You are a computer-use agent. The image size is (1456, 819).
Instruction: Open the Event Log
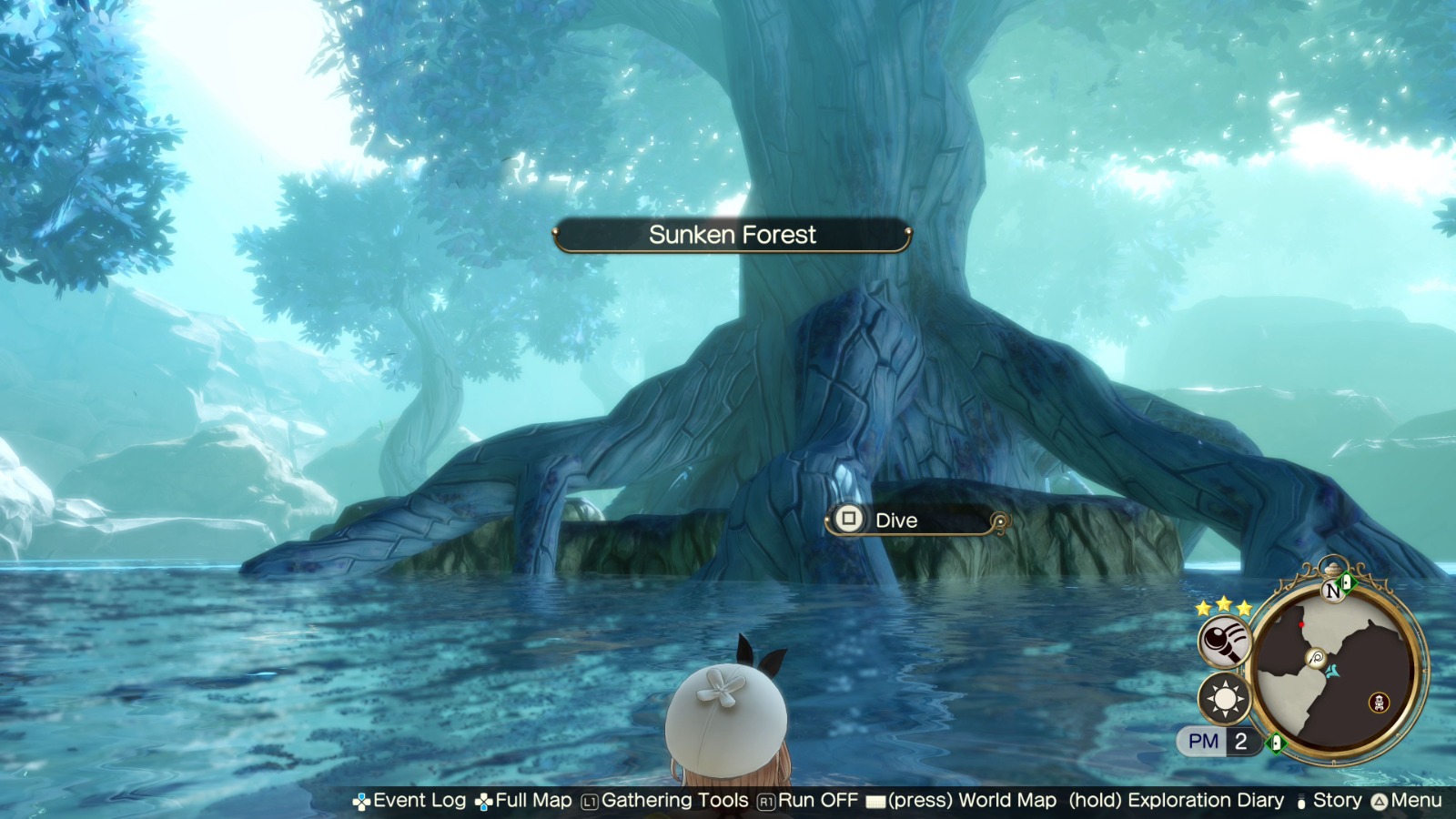419,800
